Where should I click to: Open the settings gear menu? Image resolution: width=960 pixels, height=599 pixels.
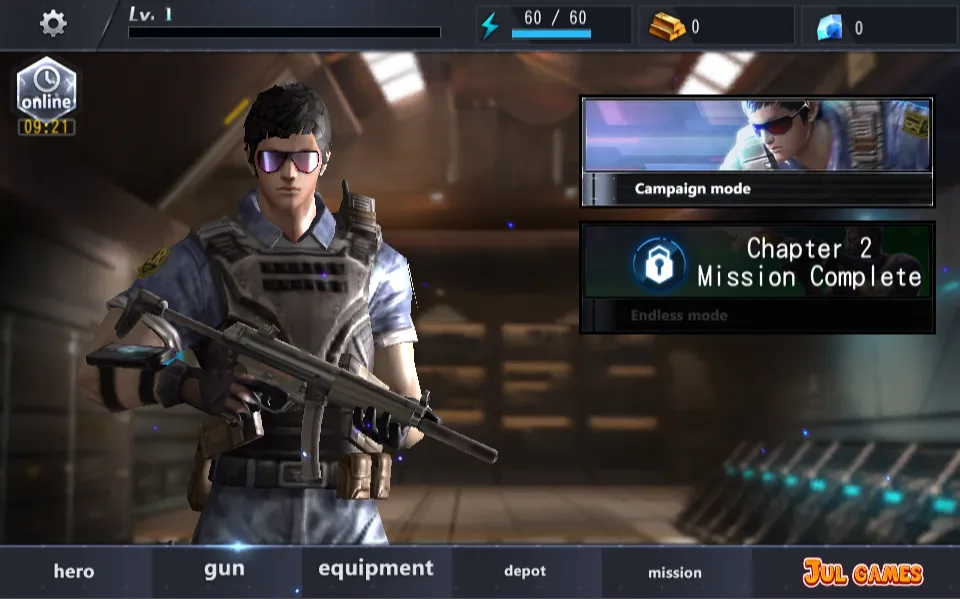(x=53, y=23)
